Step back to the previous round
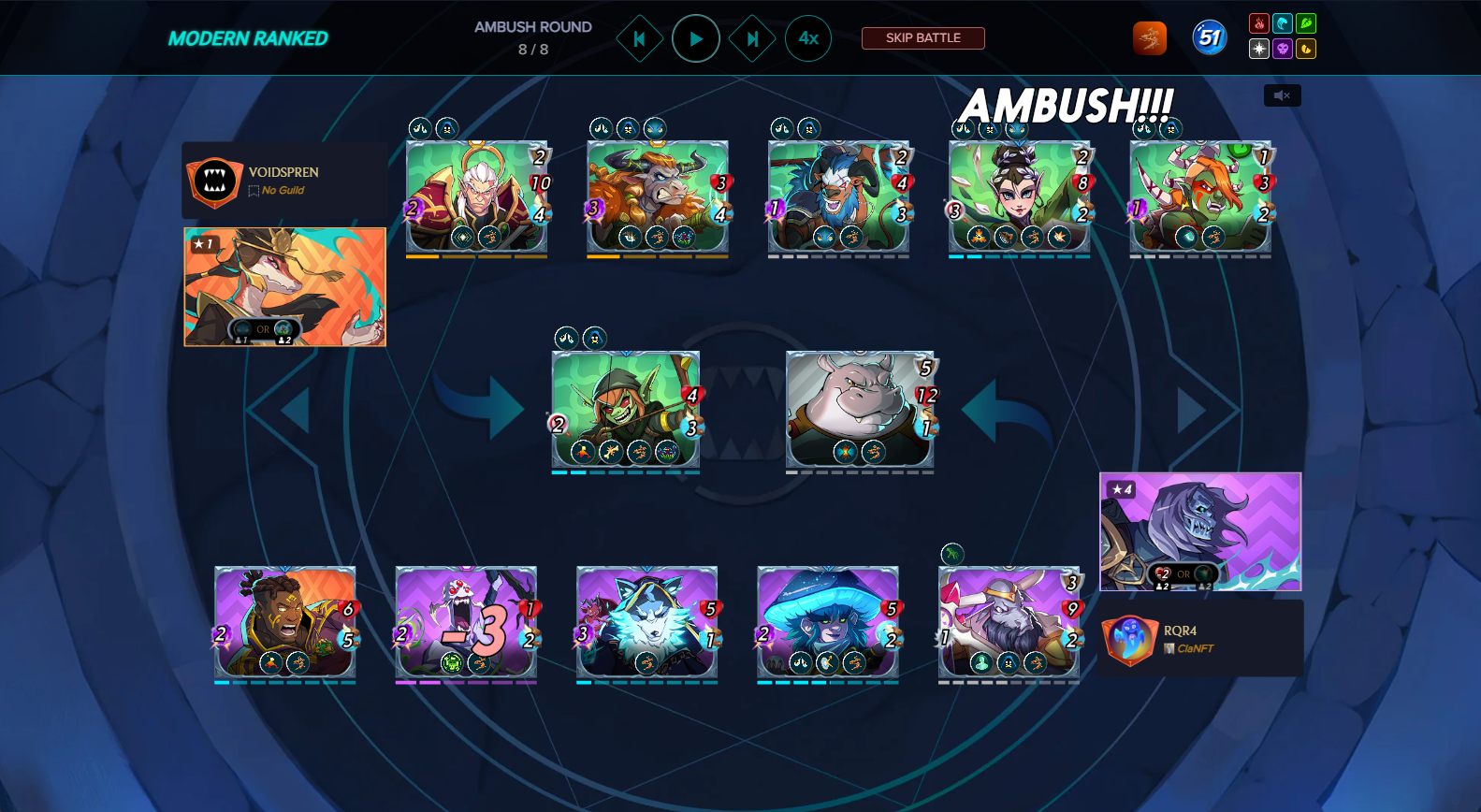The image size is (1481, 812). click(640, 39)
